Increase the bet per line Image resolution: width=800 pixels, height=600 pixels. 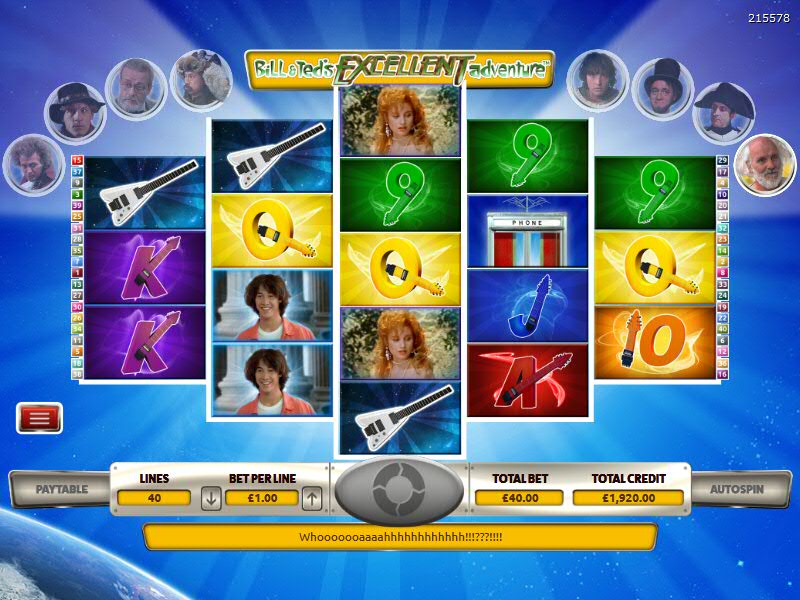312,497
